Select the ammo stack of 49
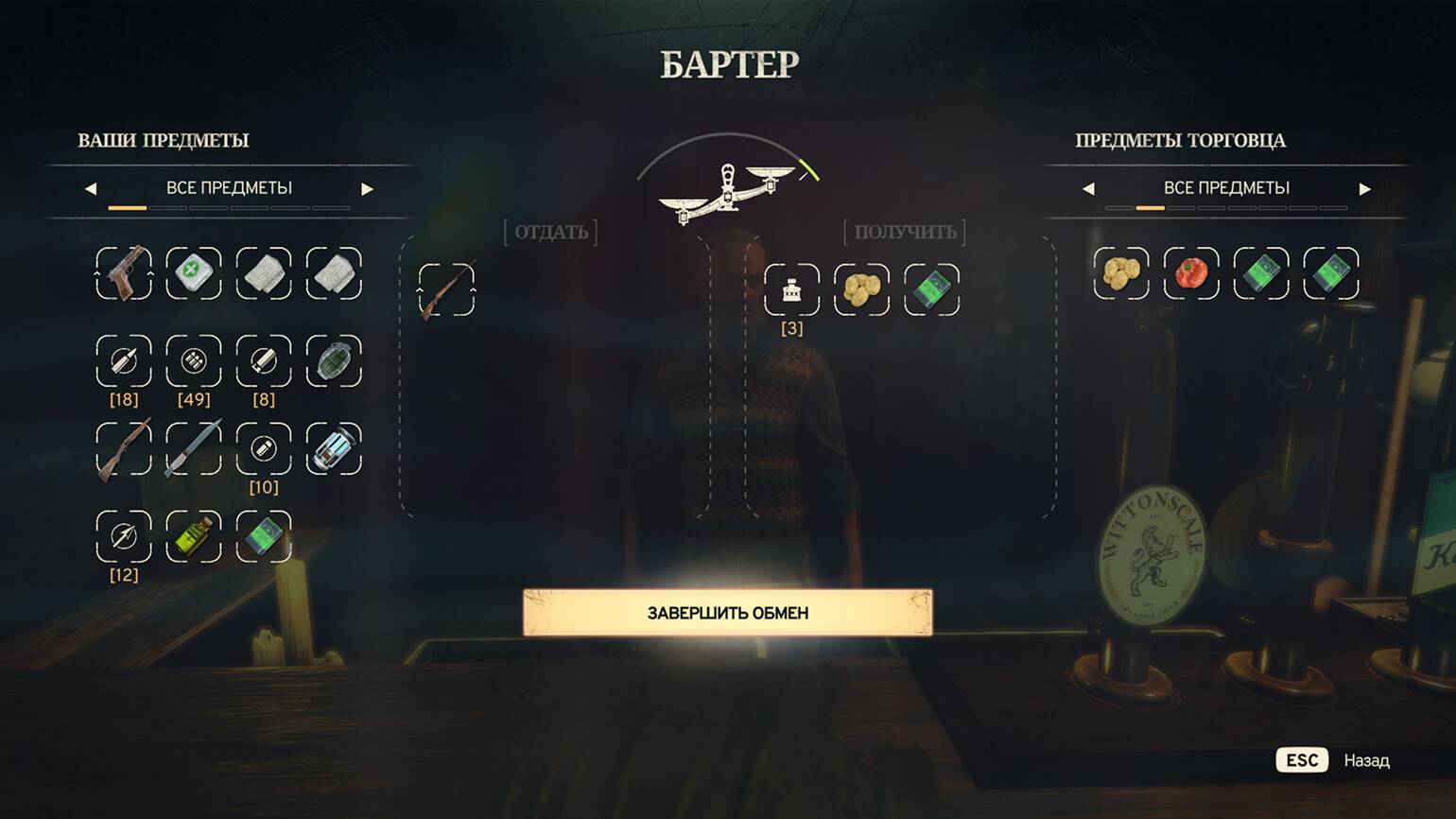Screen dimensions: 1456x819 pyautogui.click(x=194, y=361)
